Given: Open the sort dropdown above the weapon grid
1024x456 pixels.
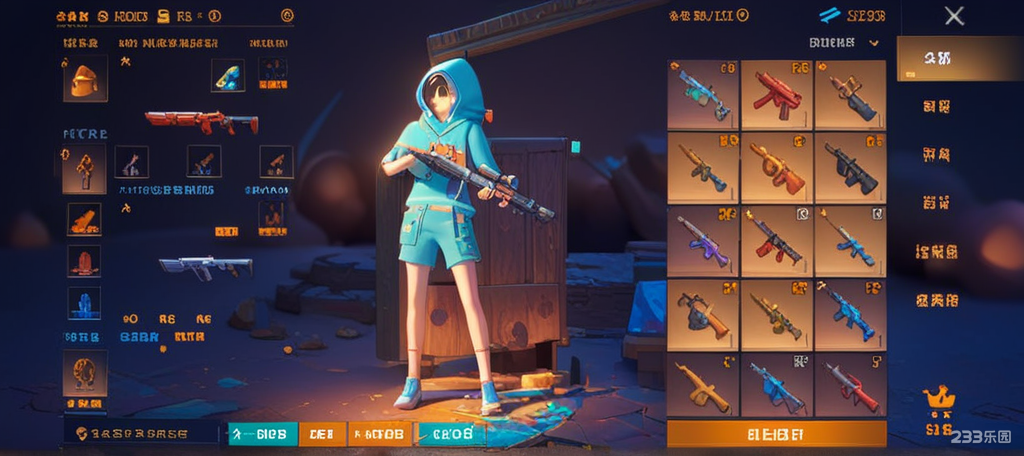Looking at the screenshot, I should coord(844,43).
